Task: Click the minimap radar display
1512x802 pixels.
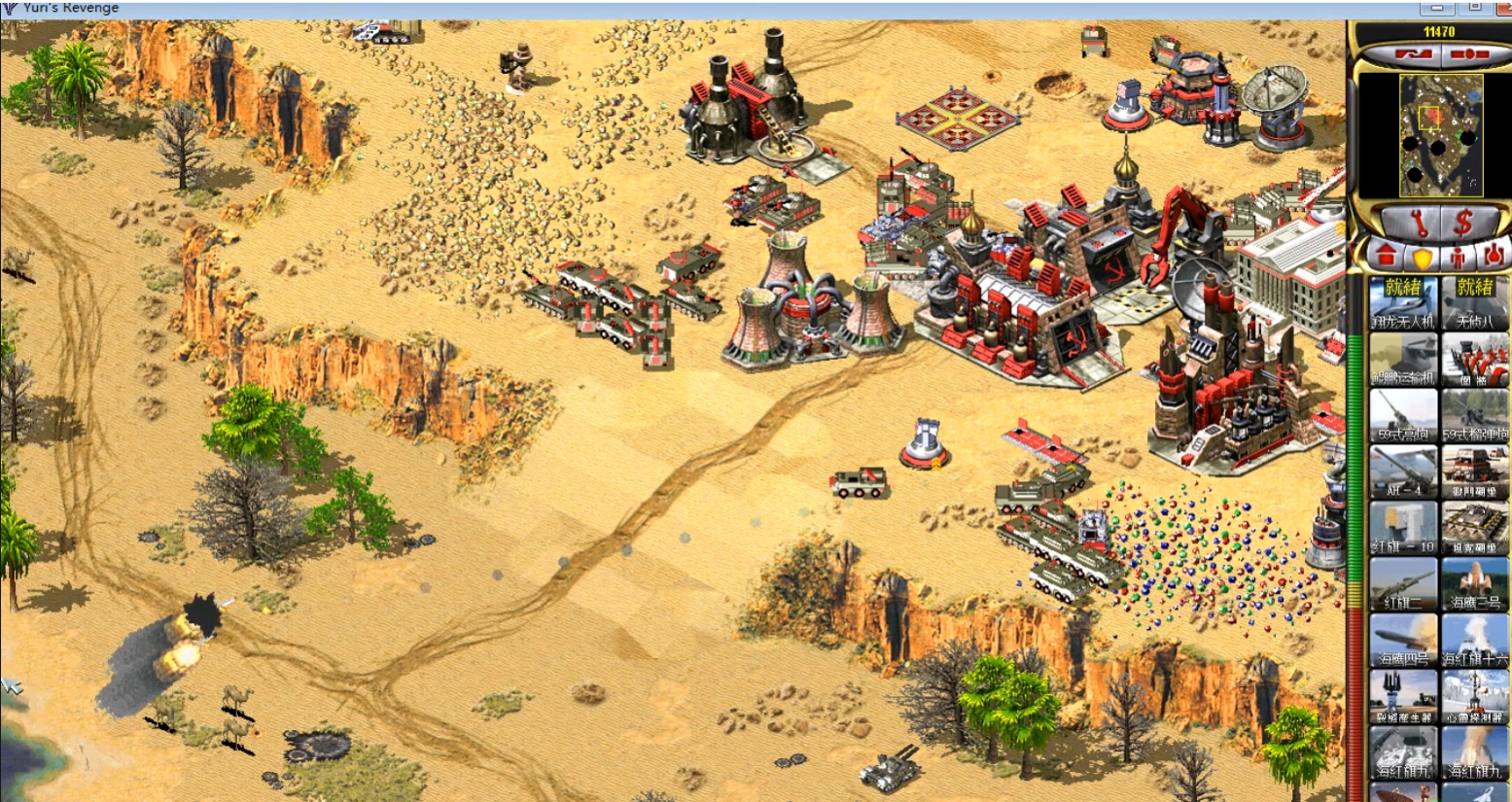Action: 1440,136
